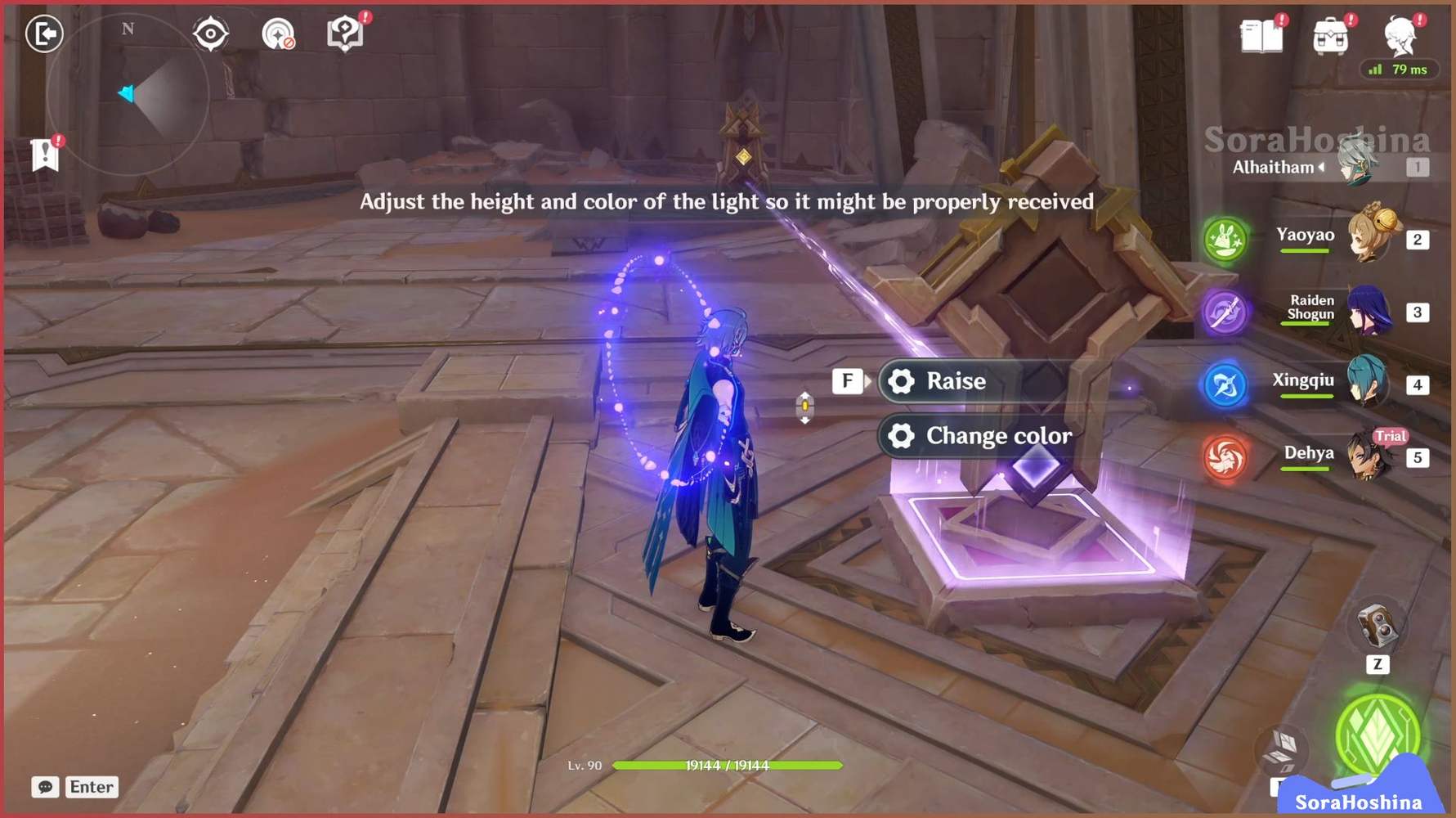Click the Raise interaction option

click(x=955, y=380)
